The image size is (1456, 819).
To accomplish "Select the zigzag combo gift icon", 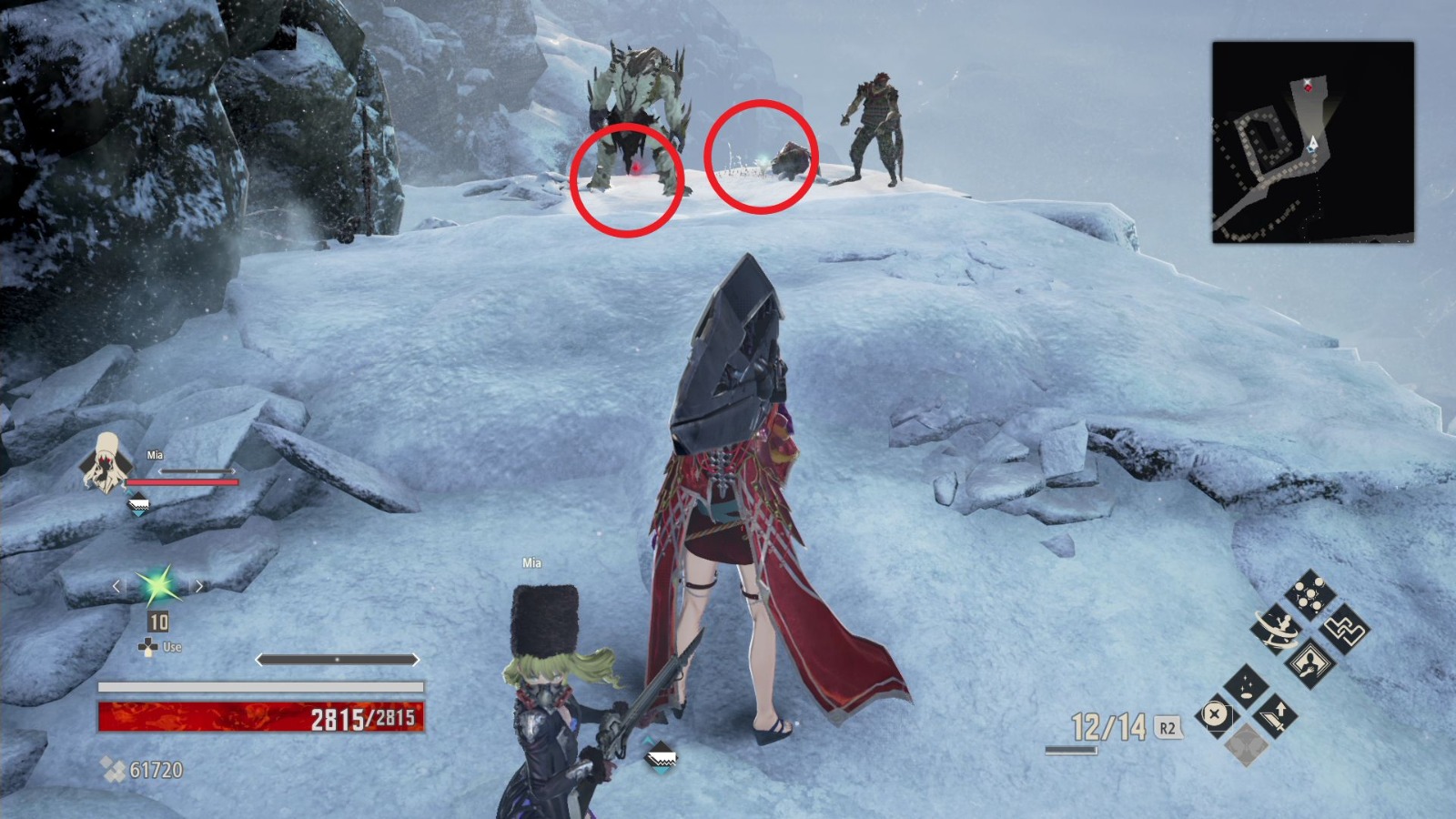I will (x=1346, y=631).
